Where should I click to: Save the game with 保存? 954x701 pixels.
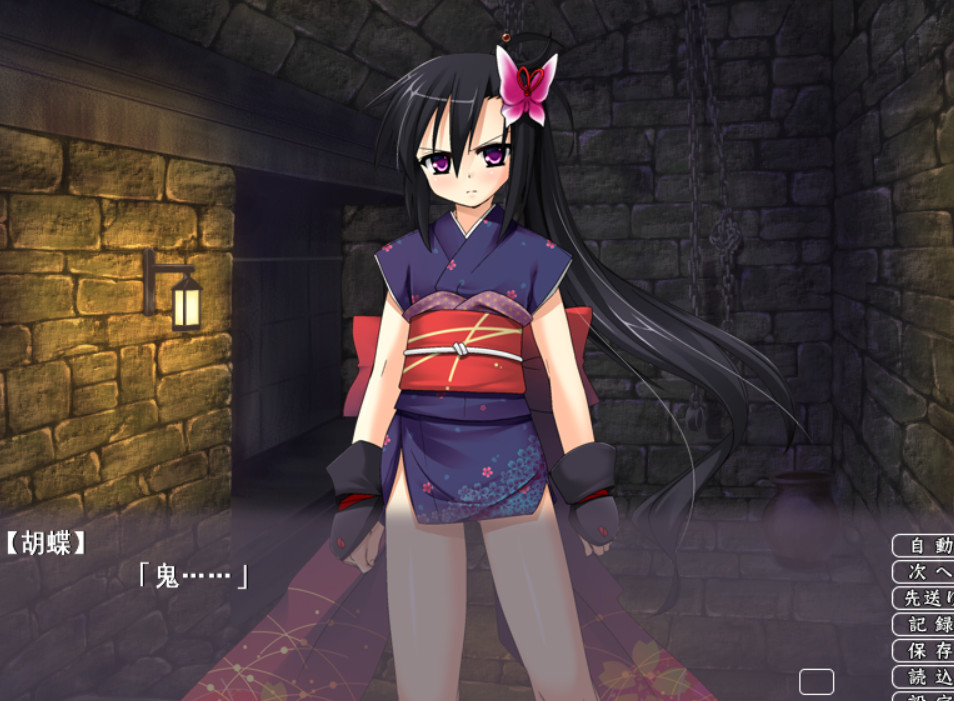[x=924, y=650]
